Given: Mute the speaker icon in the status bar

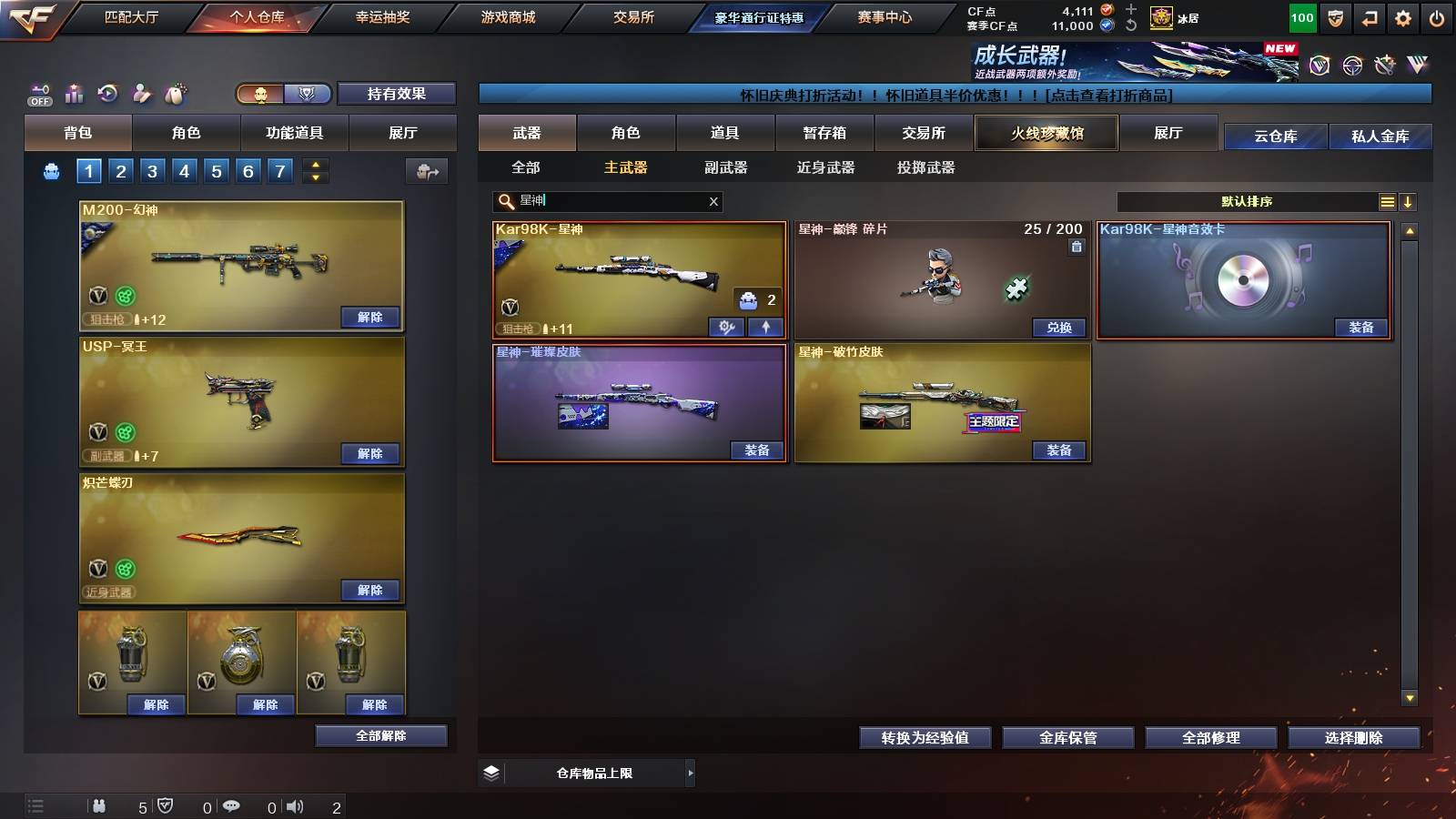Looking at the screenshot, I should [x=293, y=806].
